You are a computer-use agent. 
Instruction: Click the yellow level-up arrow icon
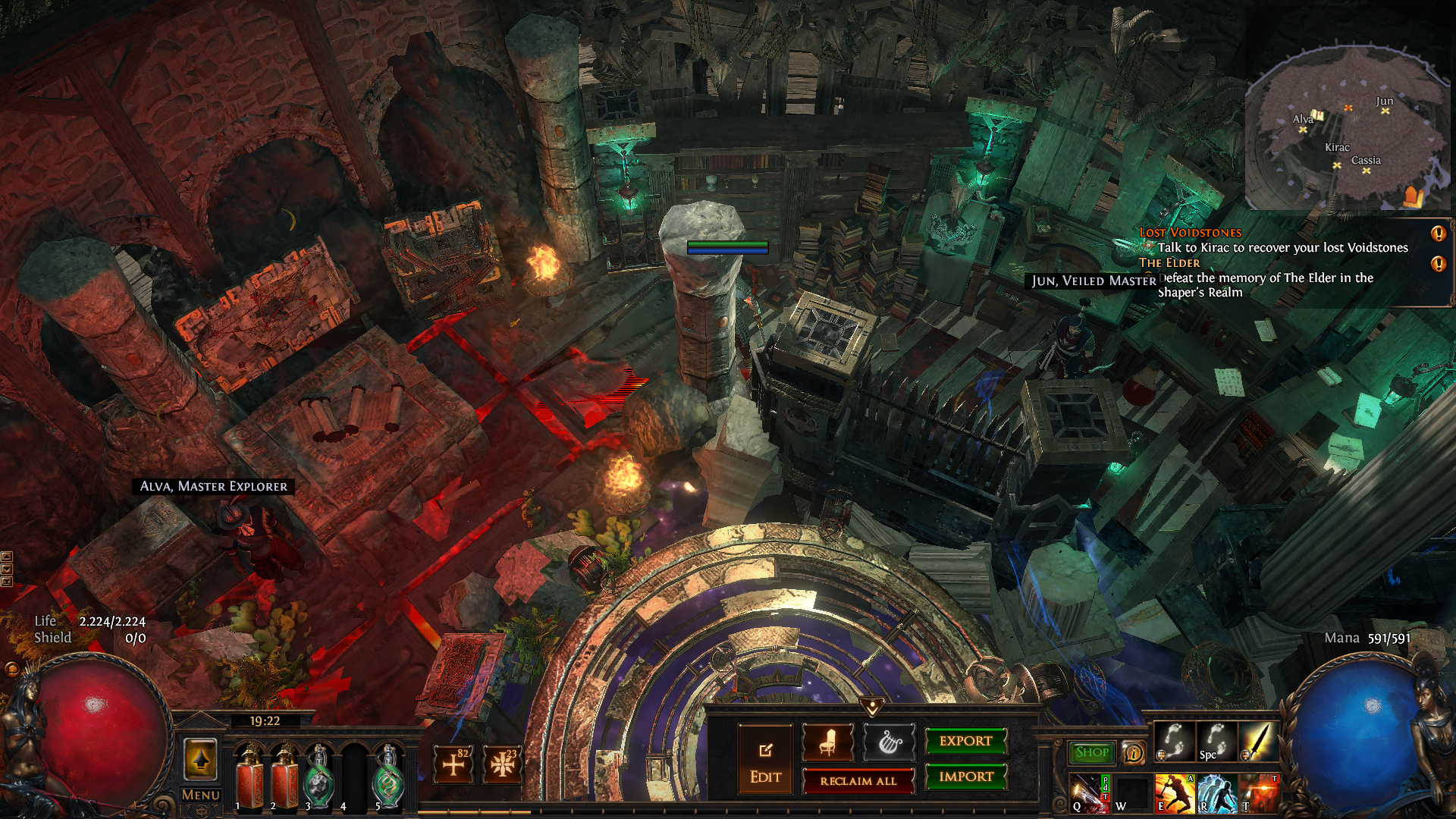201,759
